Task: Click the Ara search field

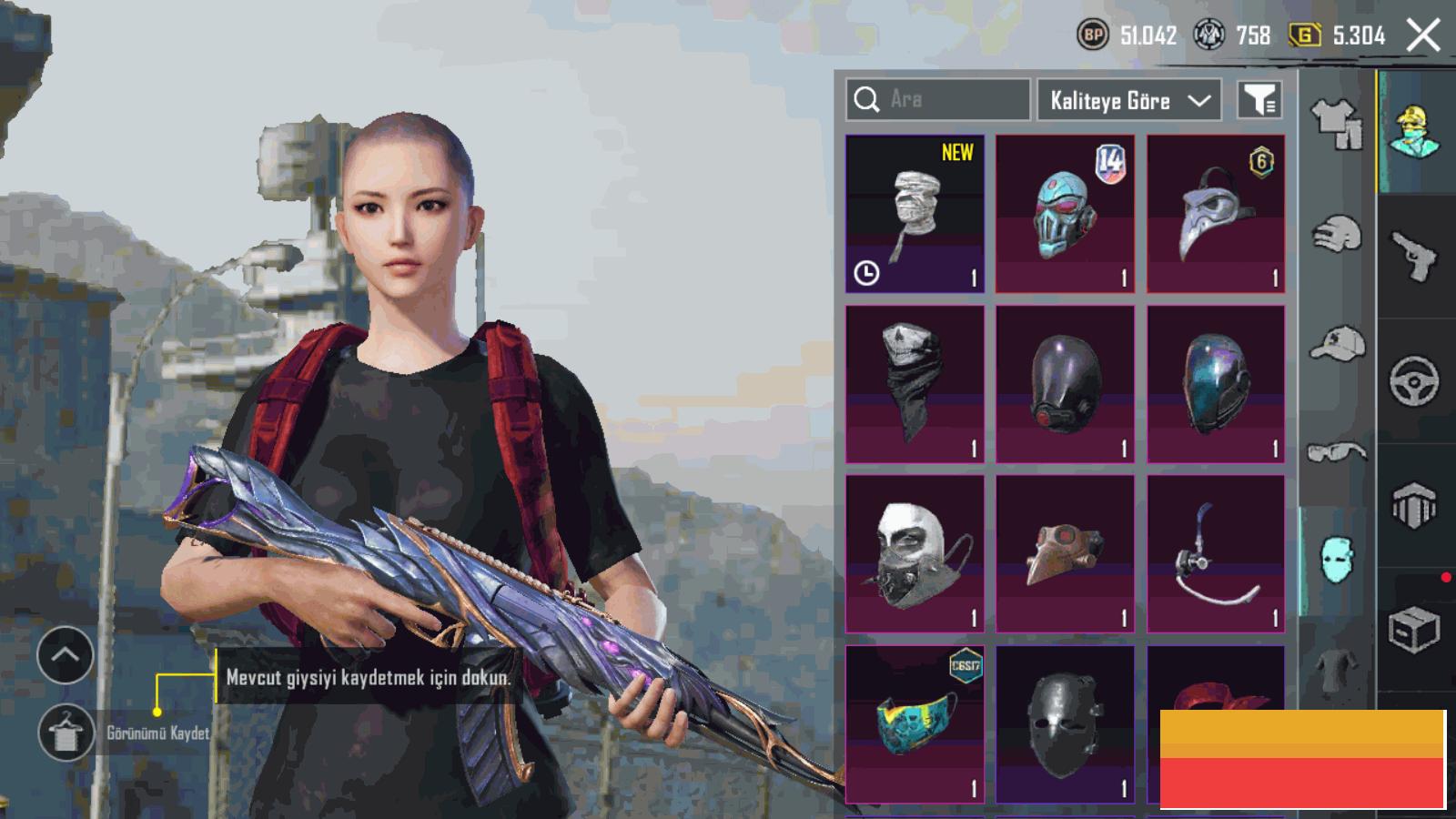Action: 937,99
